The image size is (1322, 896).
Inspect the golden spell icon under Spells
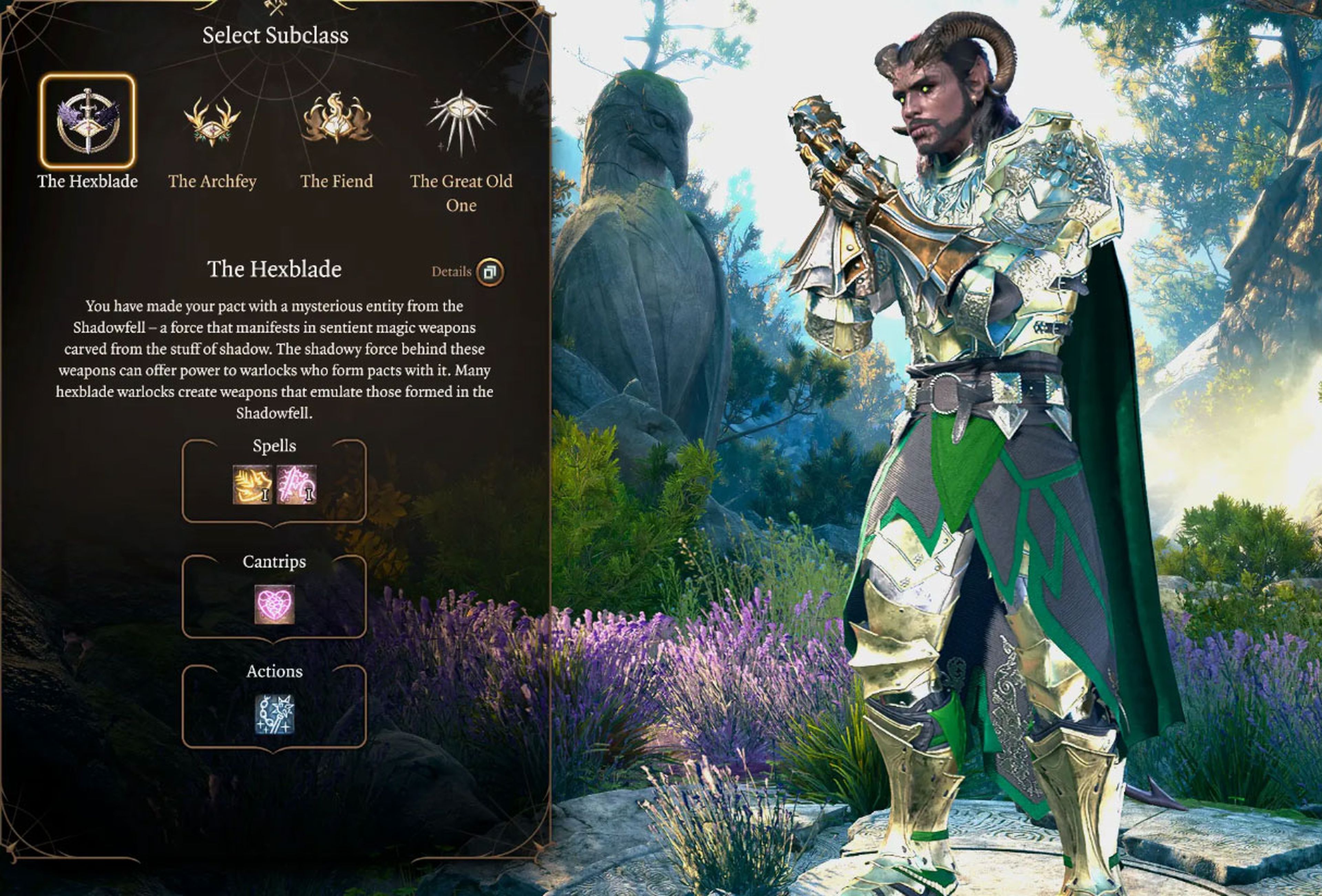(253, 484)
